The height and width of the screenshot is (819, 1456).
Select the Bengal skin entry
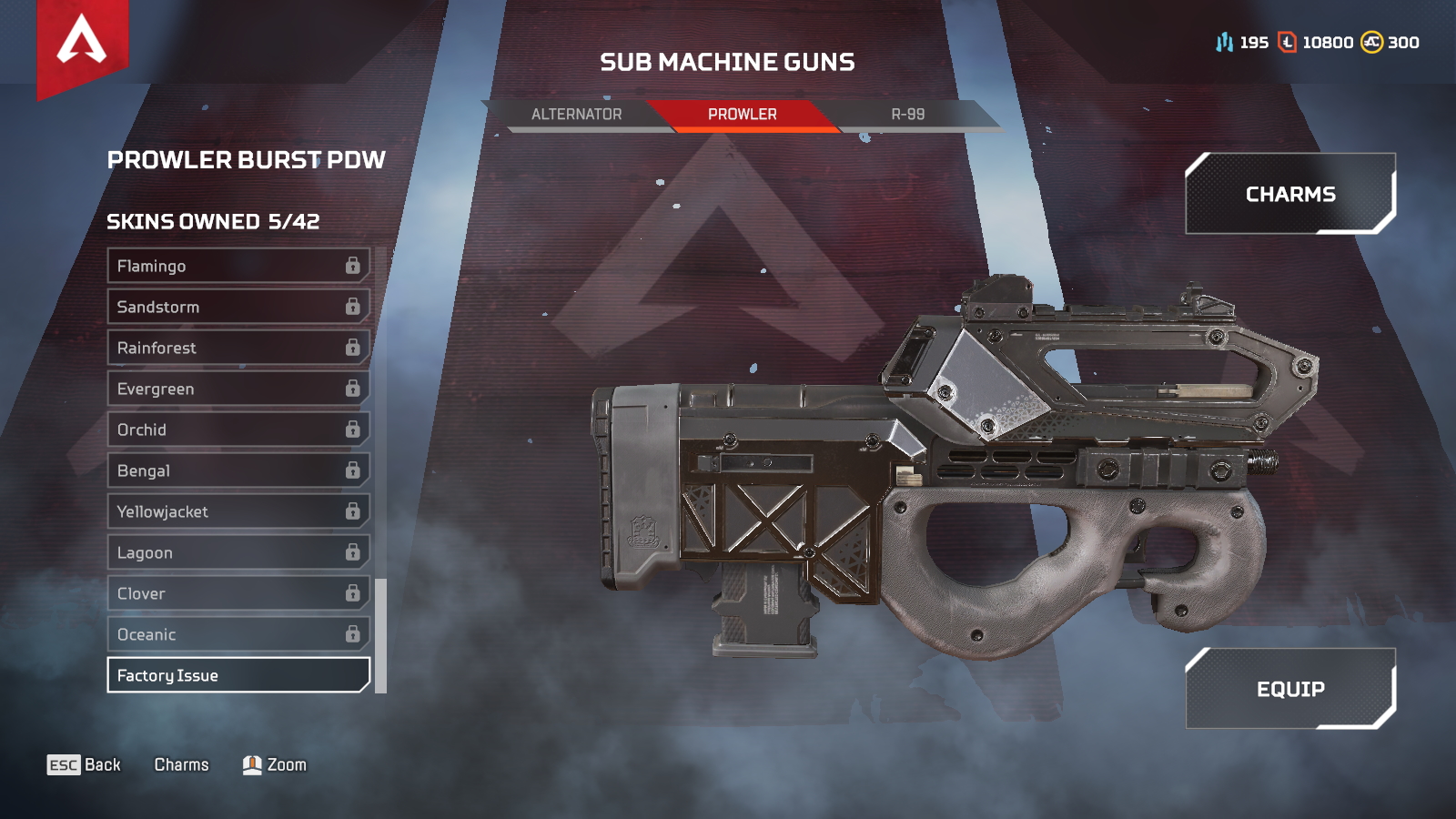pos(238,470)
